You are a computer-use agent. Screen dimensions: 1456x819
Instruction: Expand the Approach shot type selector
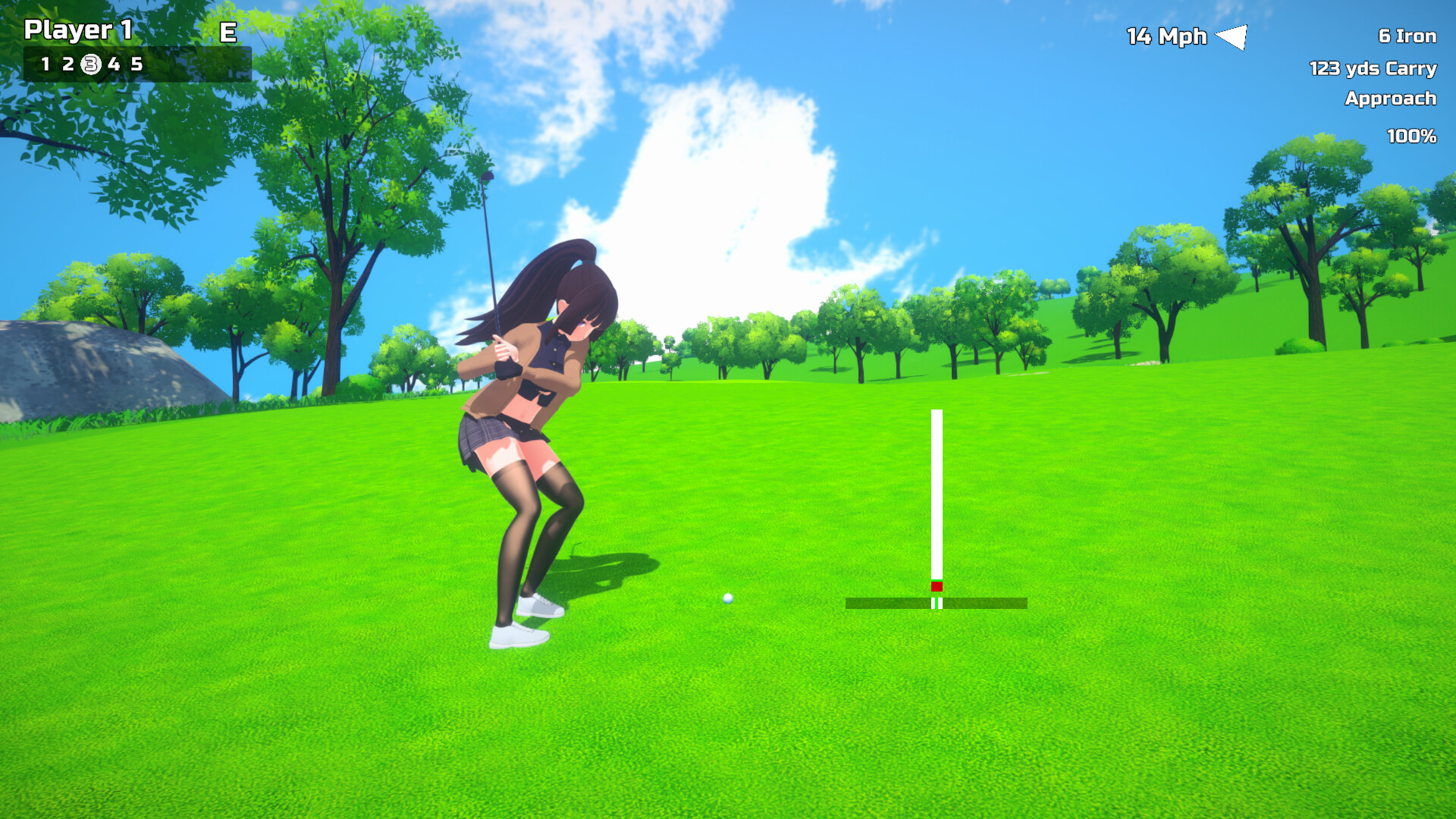(1390, 99)
